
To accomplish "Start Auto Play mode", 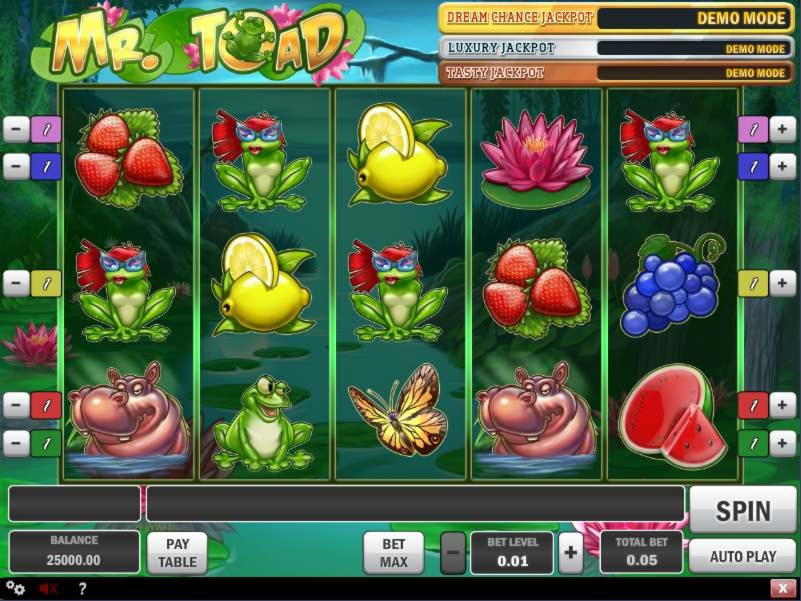I will point(743,556).
